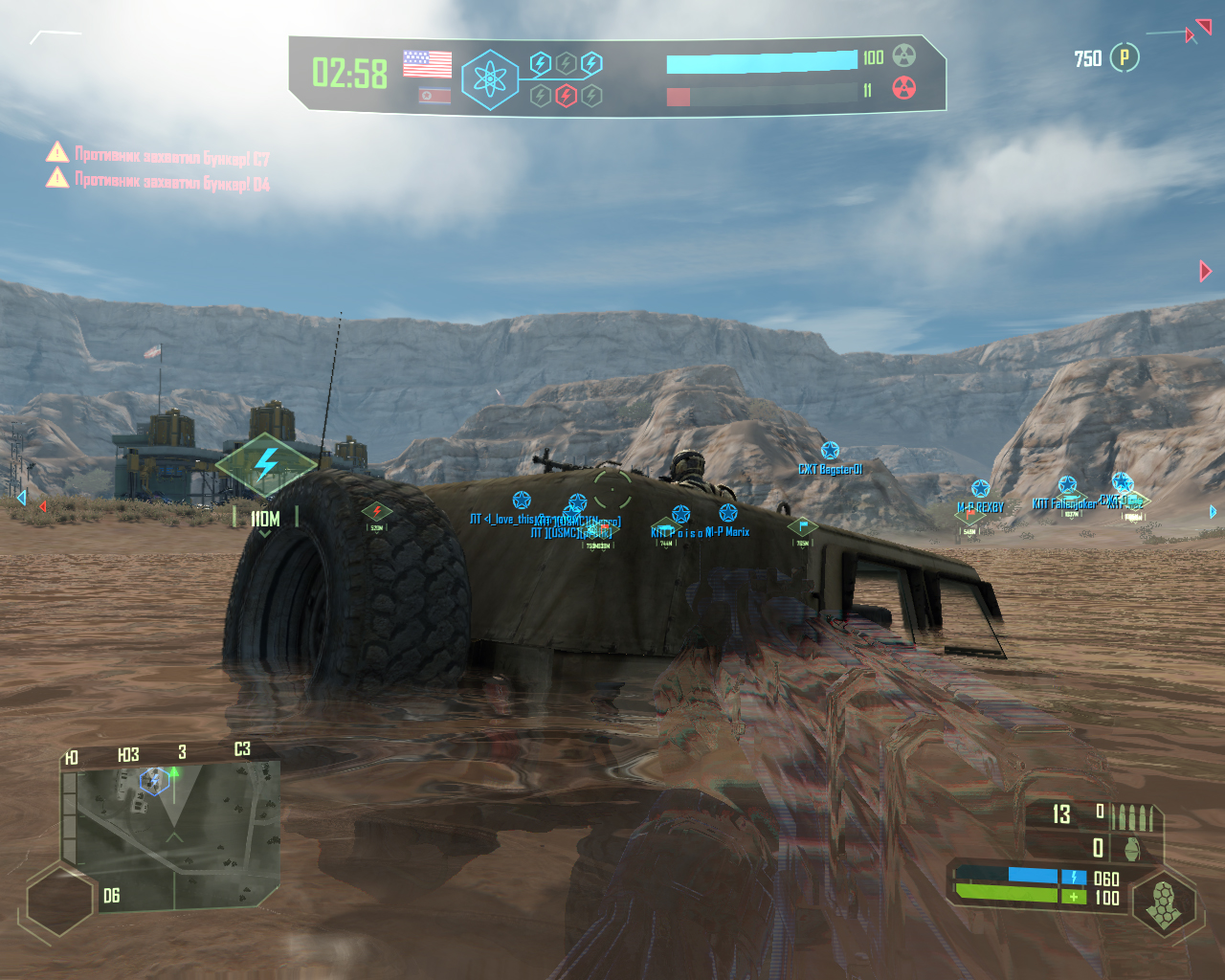
Task: Click the atom hexagon prototype icon
Action: 490,79
